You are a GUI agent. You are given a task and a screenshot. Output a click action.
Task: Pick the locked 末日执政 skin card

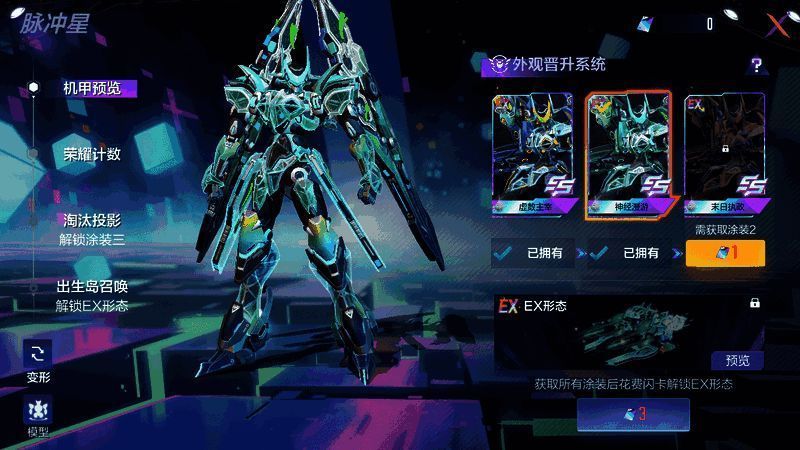[x=724, y=154]
